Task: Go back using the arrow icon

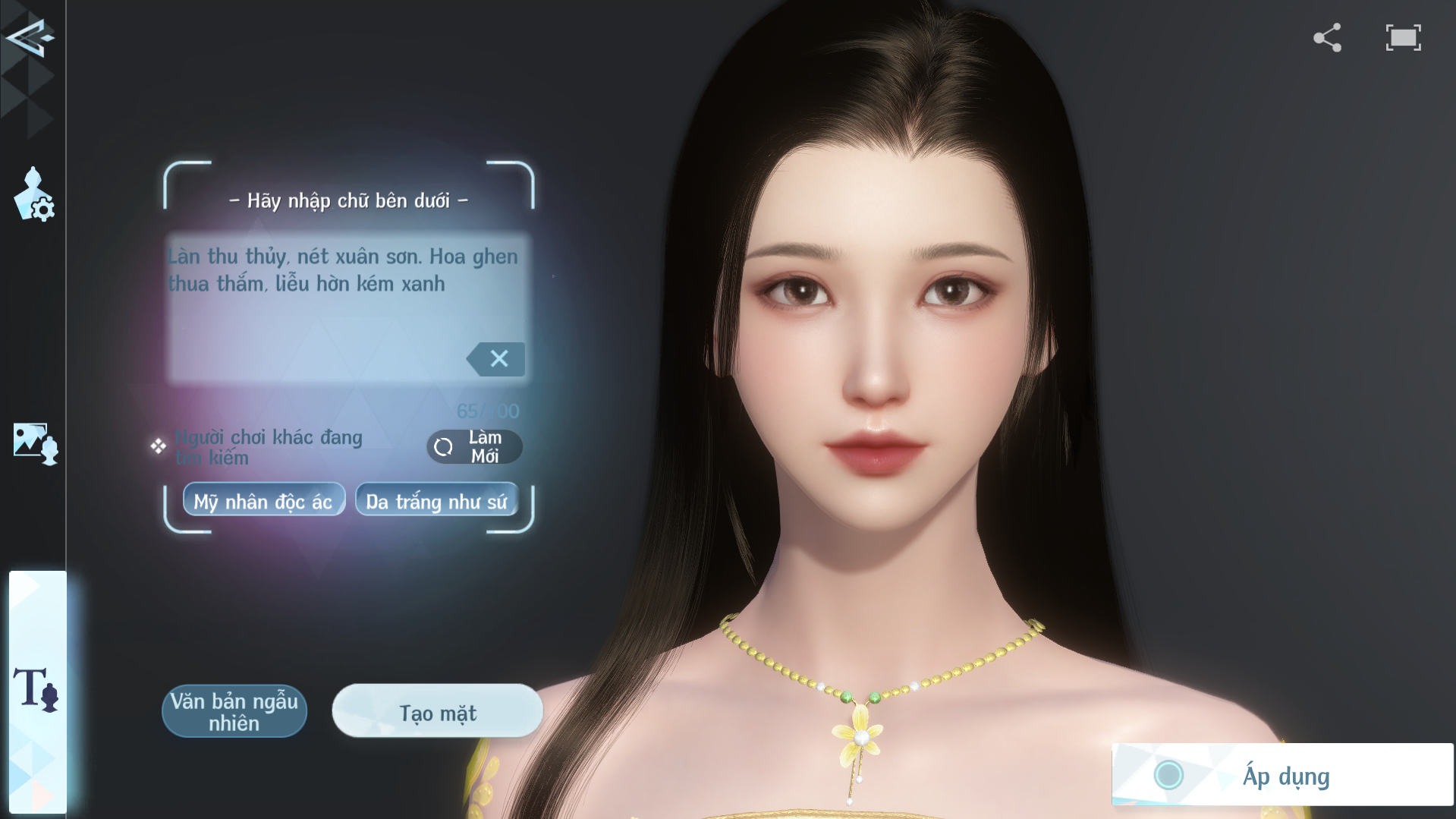Action: [29, 37]
